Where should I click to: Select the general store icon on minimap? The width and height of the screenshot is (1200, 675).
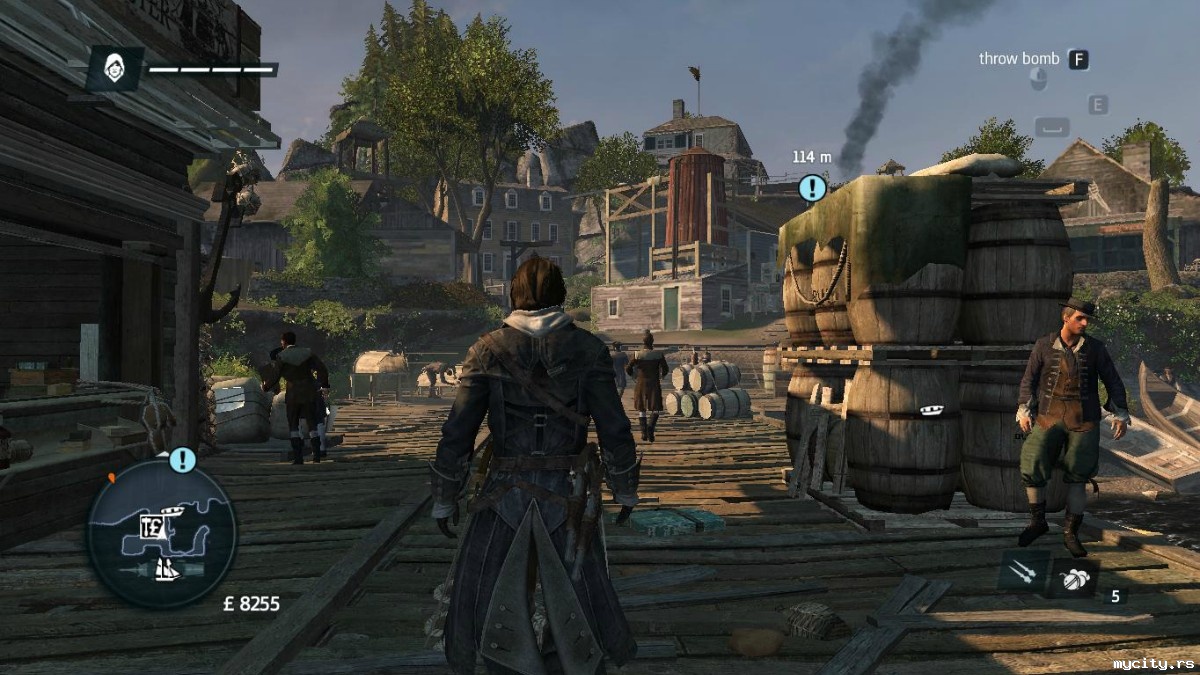(x=153, y=527)
